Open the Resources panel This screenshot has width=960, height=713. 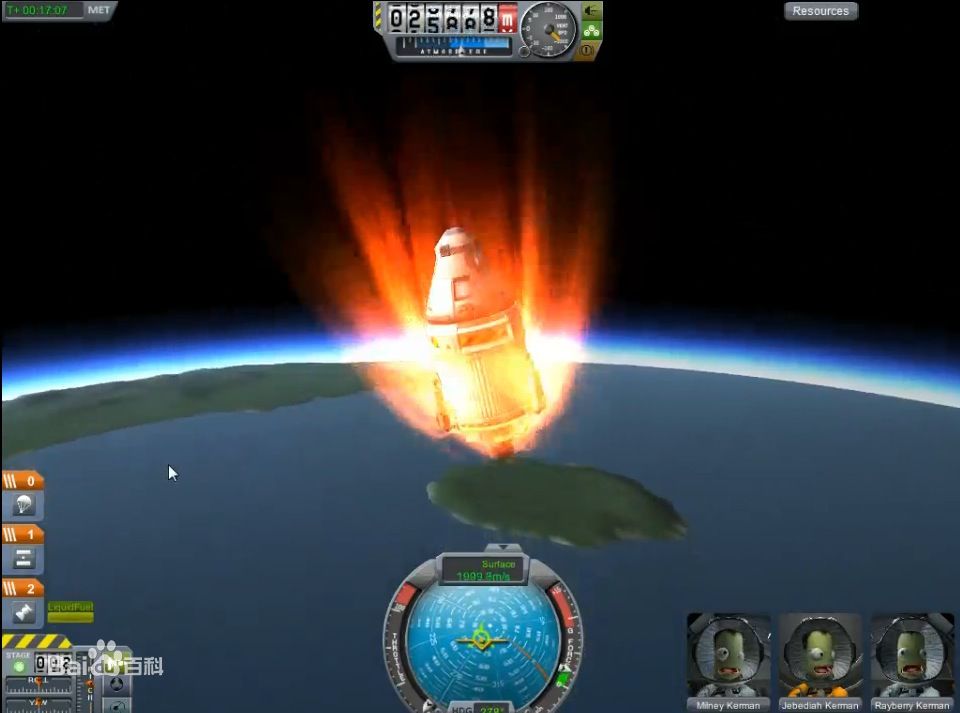(x=820, y=11)
